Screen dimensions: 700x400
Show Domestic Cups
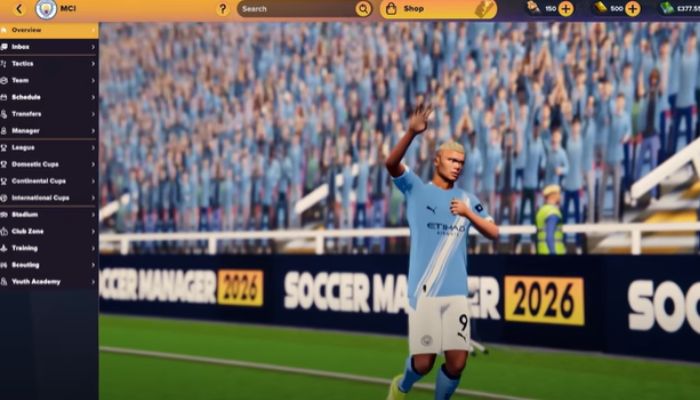click(48, 164)
